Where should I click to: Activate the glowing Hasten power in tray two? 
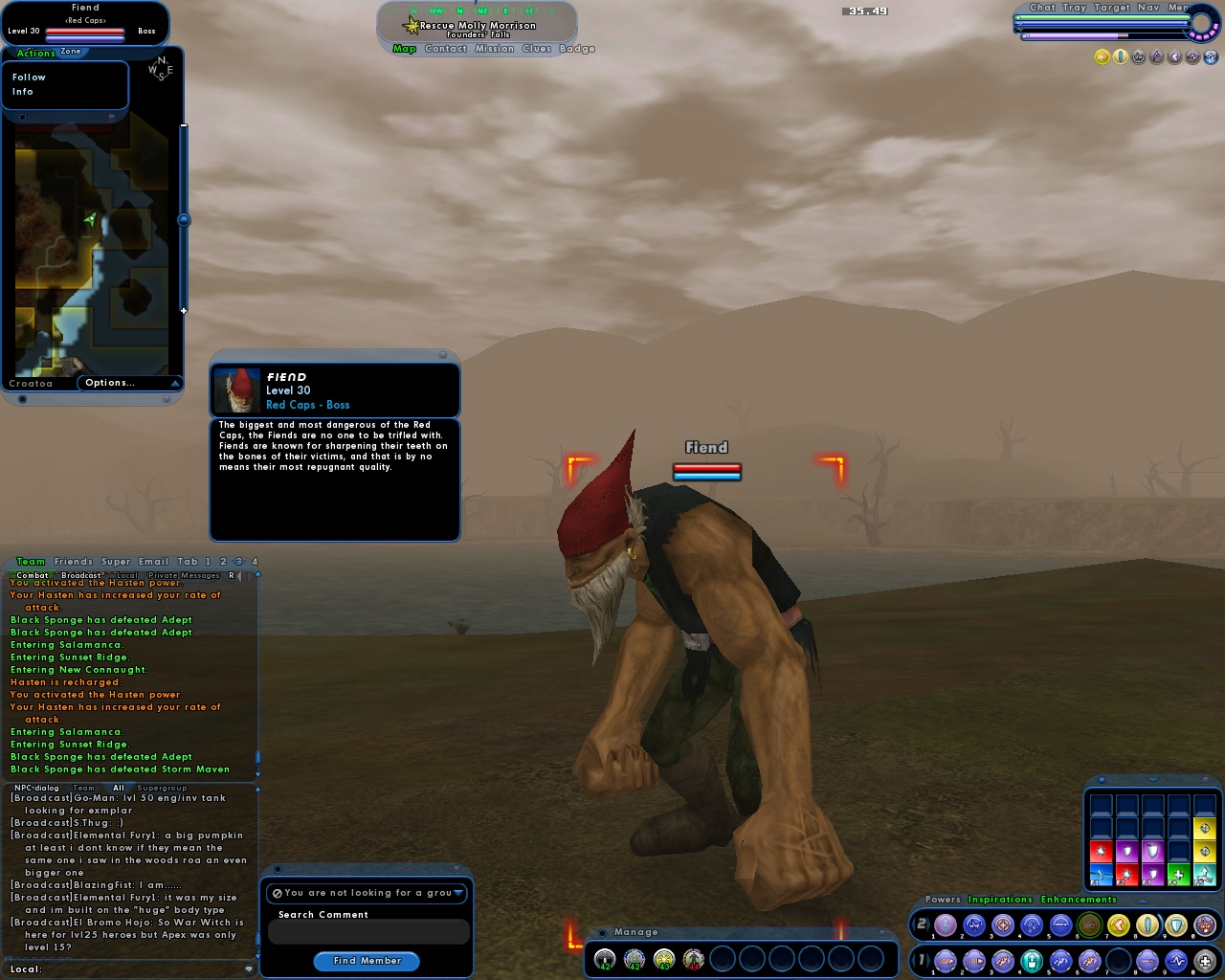(1118, 924)
